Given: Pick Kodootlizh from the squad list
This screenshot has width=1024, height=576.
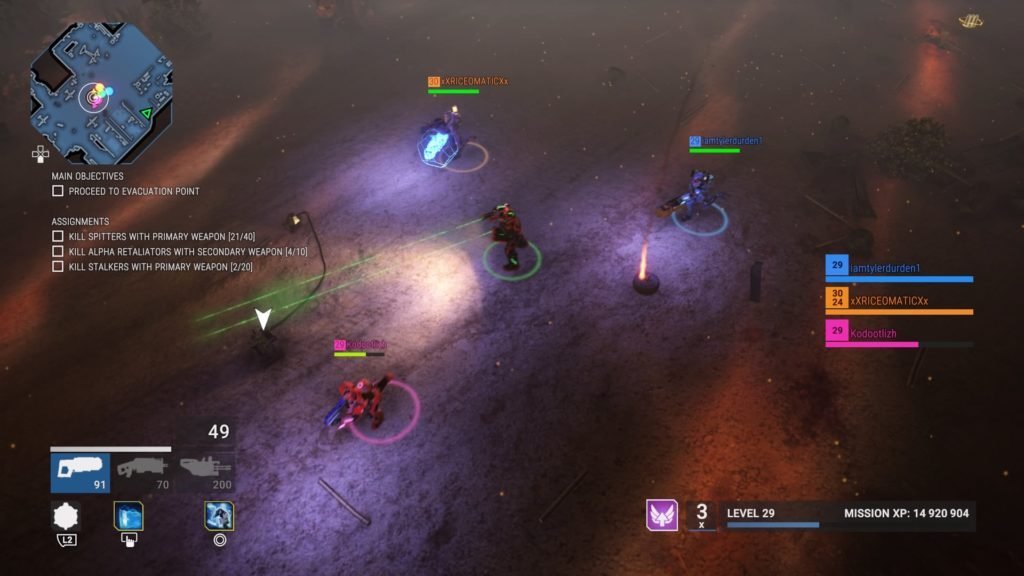Looking at the screenshot, I should click(897, 333).
